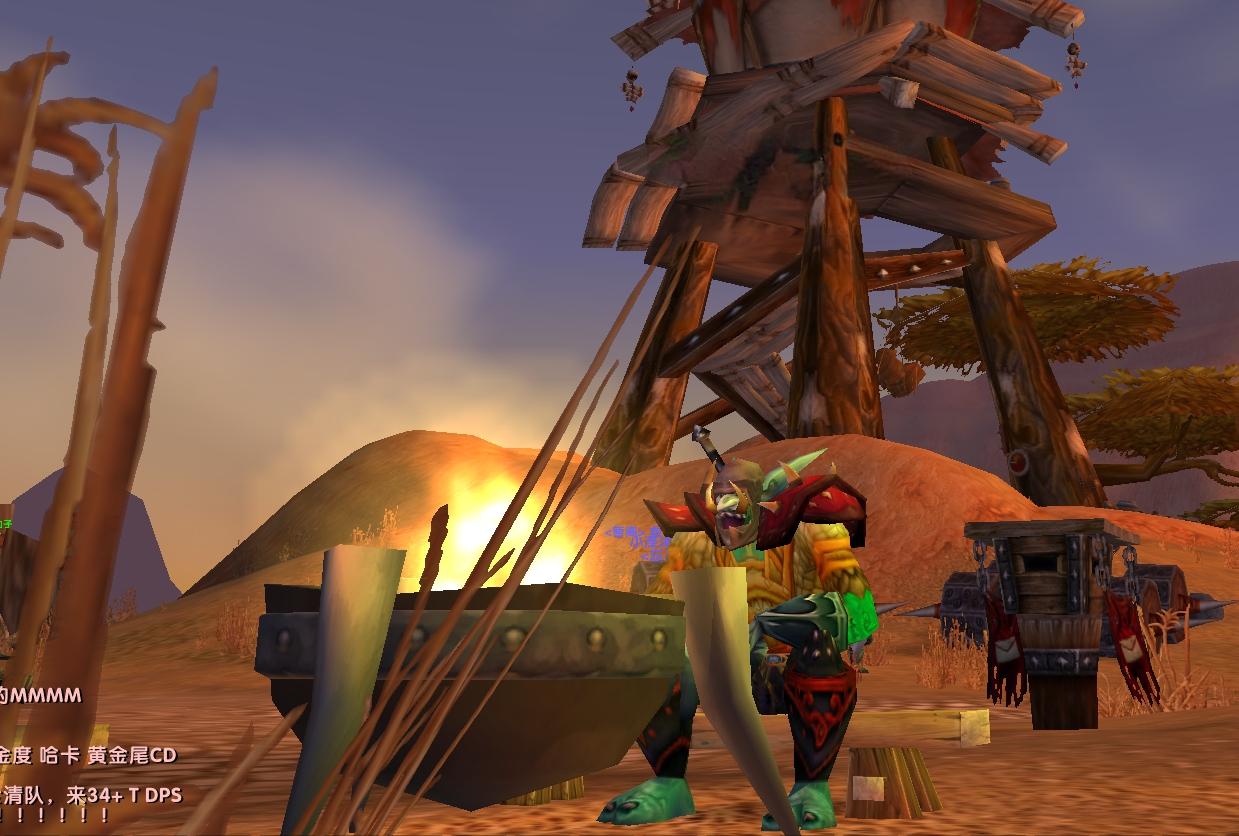Select the chat line ending in 黄金尾CD
Viewport: 1239px width, 836px height.
pyautogui.click(x=88, y=755)
